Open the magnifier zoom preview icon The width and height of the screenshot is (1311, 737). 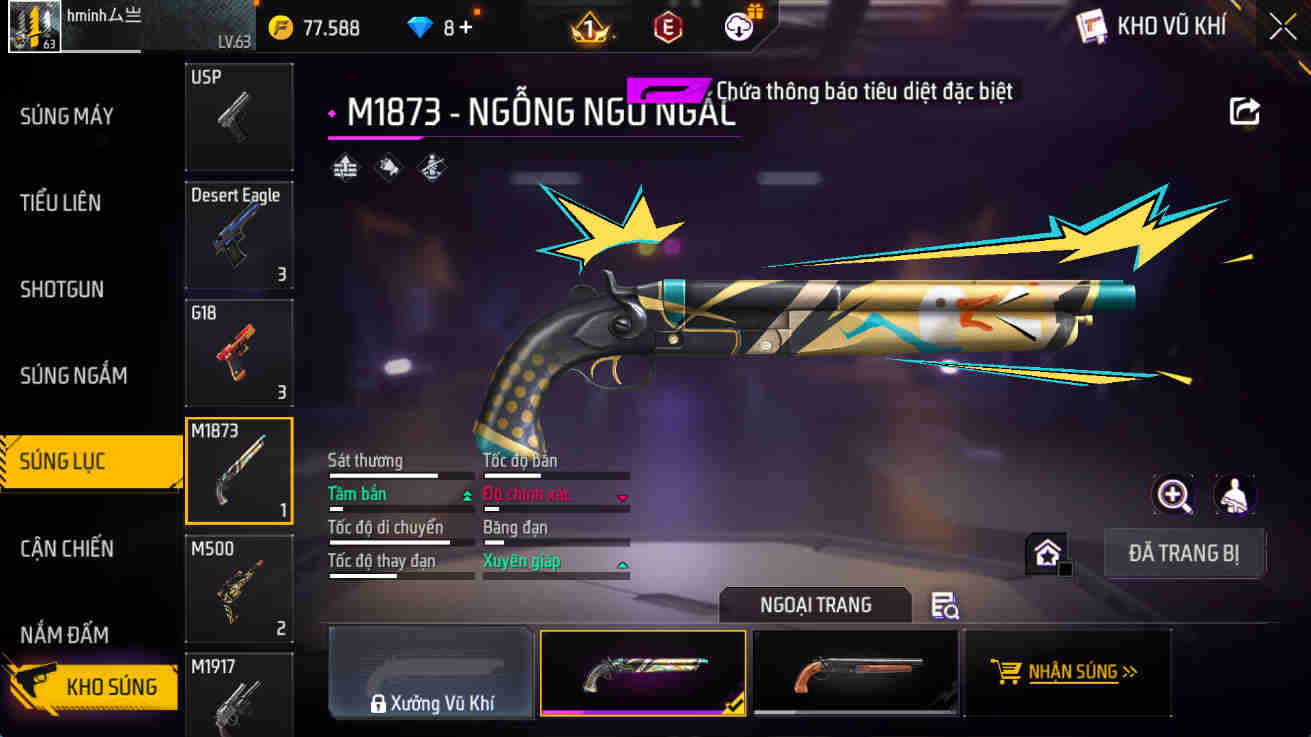pyautogui.click(x=1174, y=495)
